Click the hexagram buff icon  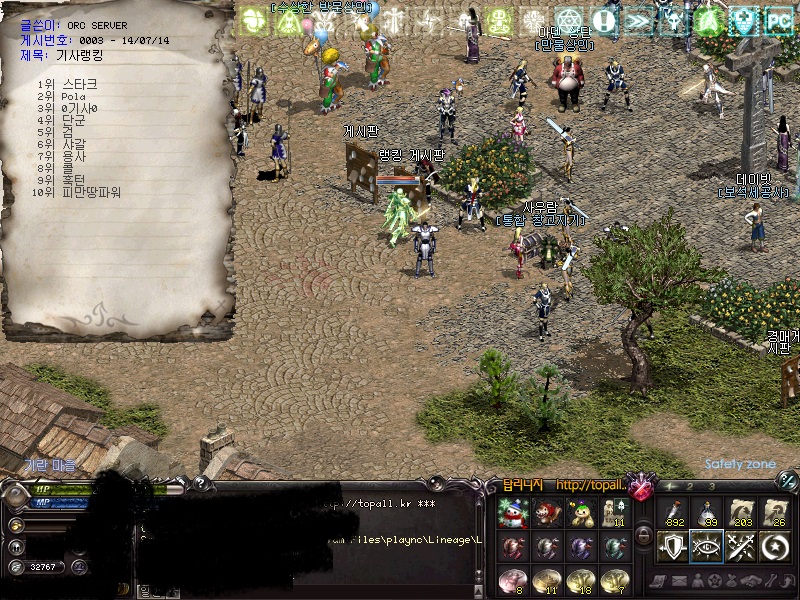click(x=569, y=20)
